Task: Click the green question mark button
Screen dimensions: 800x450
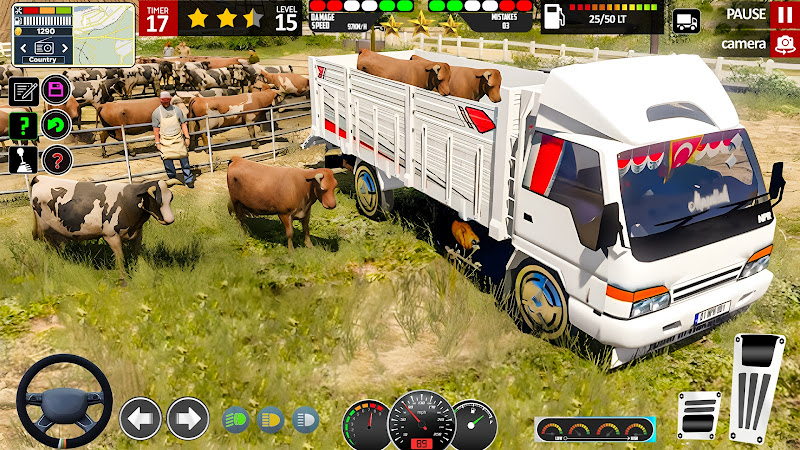Action: 23,125
